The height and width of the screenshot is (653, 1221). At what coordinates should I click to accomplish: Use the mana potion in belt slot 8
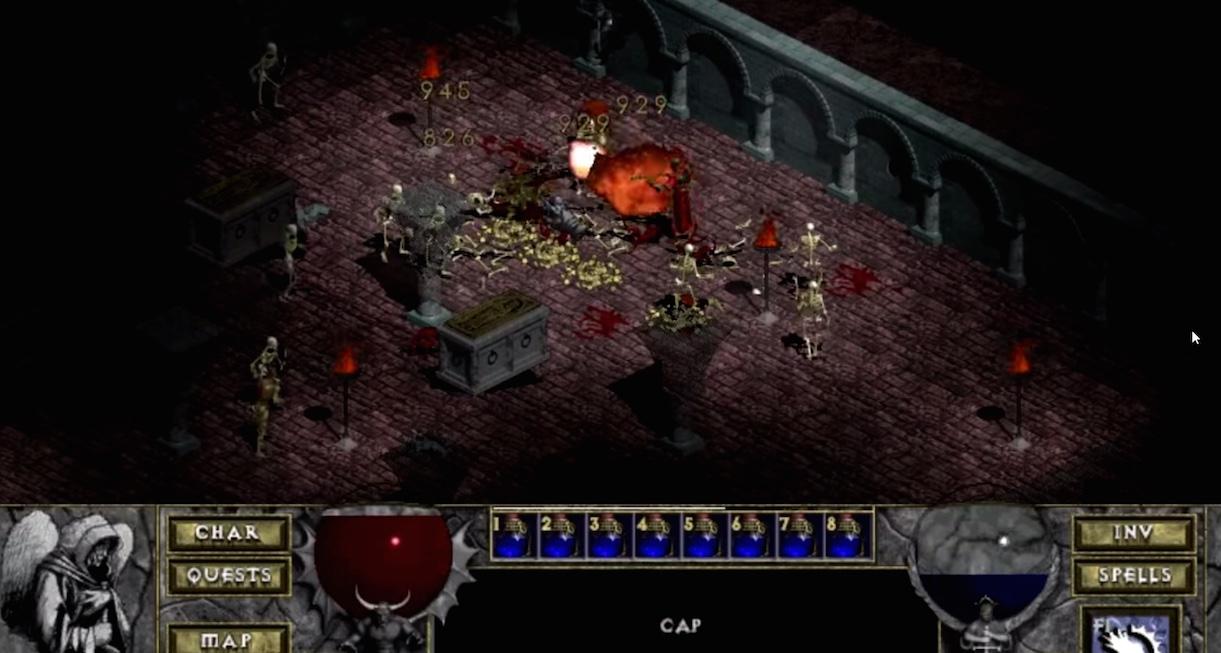pyautogui.click(x=848, y=536)
